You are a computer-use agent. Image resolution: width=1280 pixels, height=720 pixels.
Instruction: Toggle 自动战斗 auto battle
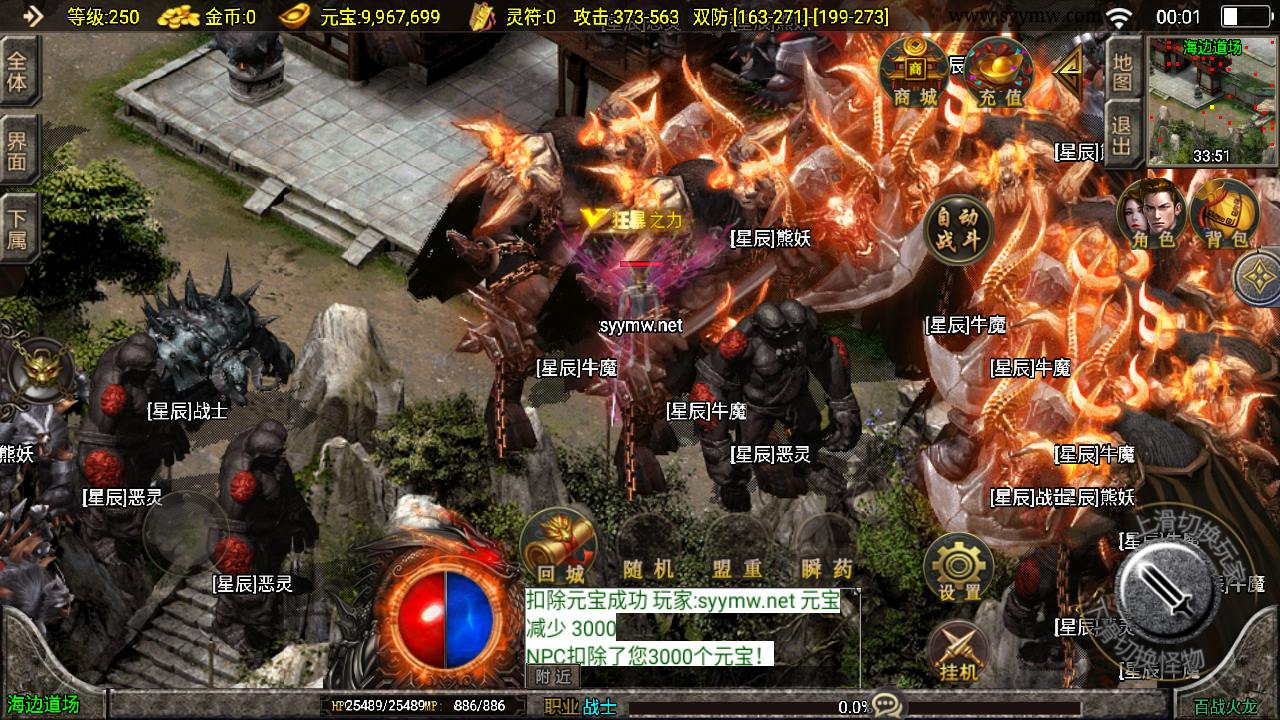point(958,230)
